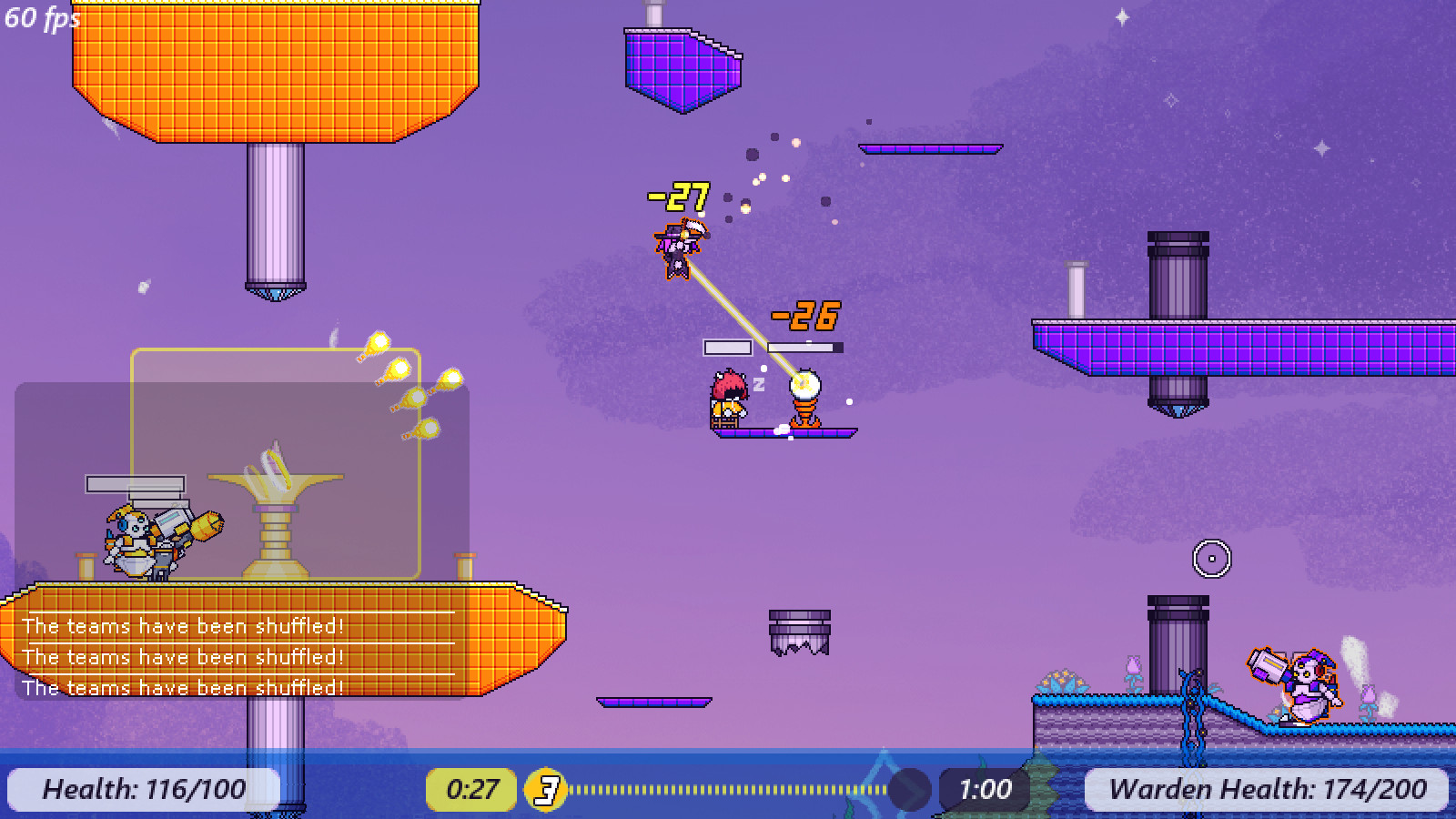Click the bottom 'teams have been shuffled' notification

coord(182,688)
